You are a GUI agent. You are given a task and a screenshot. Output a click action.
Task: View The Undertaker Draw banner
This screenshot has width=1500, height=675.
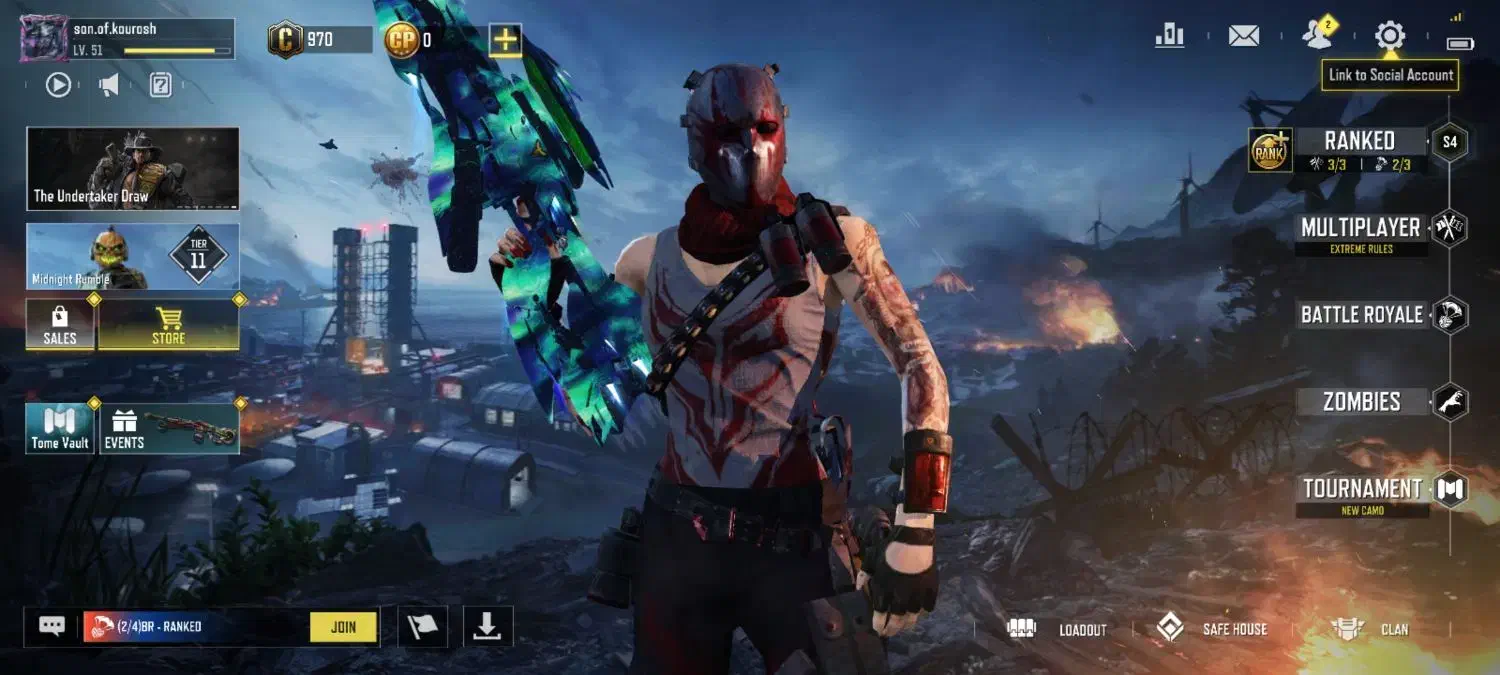(x=133, y=168)
